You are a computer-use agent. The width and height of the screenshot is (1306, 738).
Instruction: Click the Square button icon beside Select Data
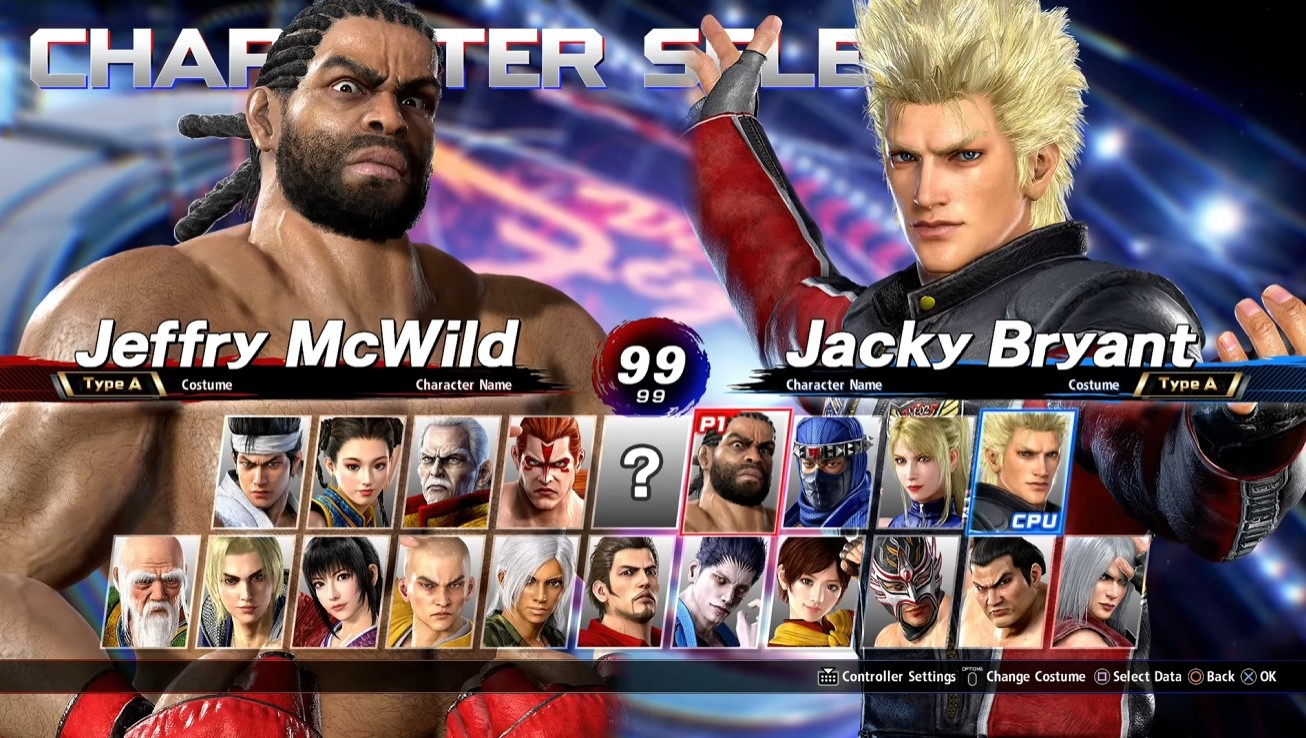click(x=1100, y=676)
